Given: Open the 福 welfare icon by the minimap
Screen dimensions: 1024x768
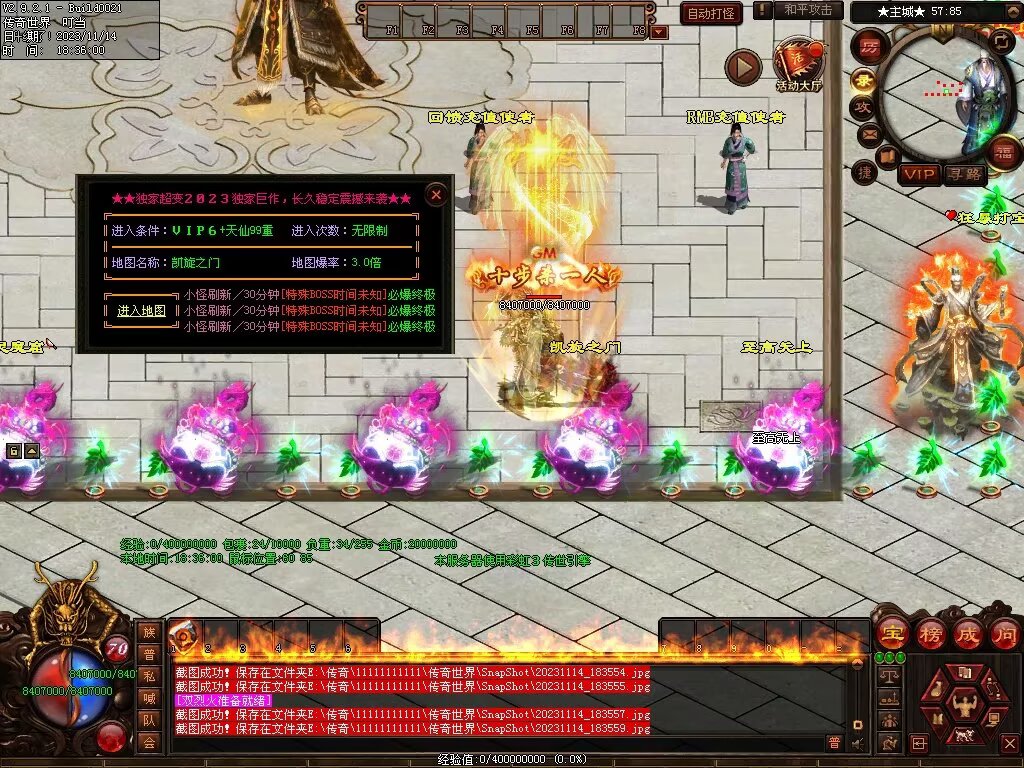Looking at the screenshot, I should tap(1002, 152).
